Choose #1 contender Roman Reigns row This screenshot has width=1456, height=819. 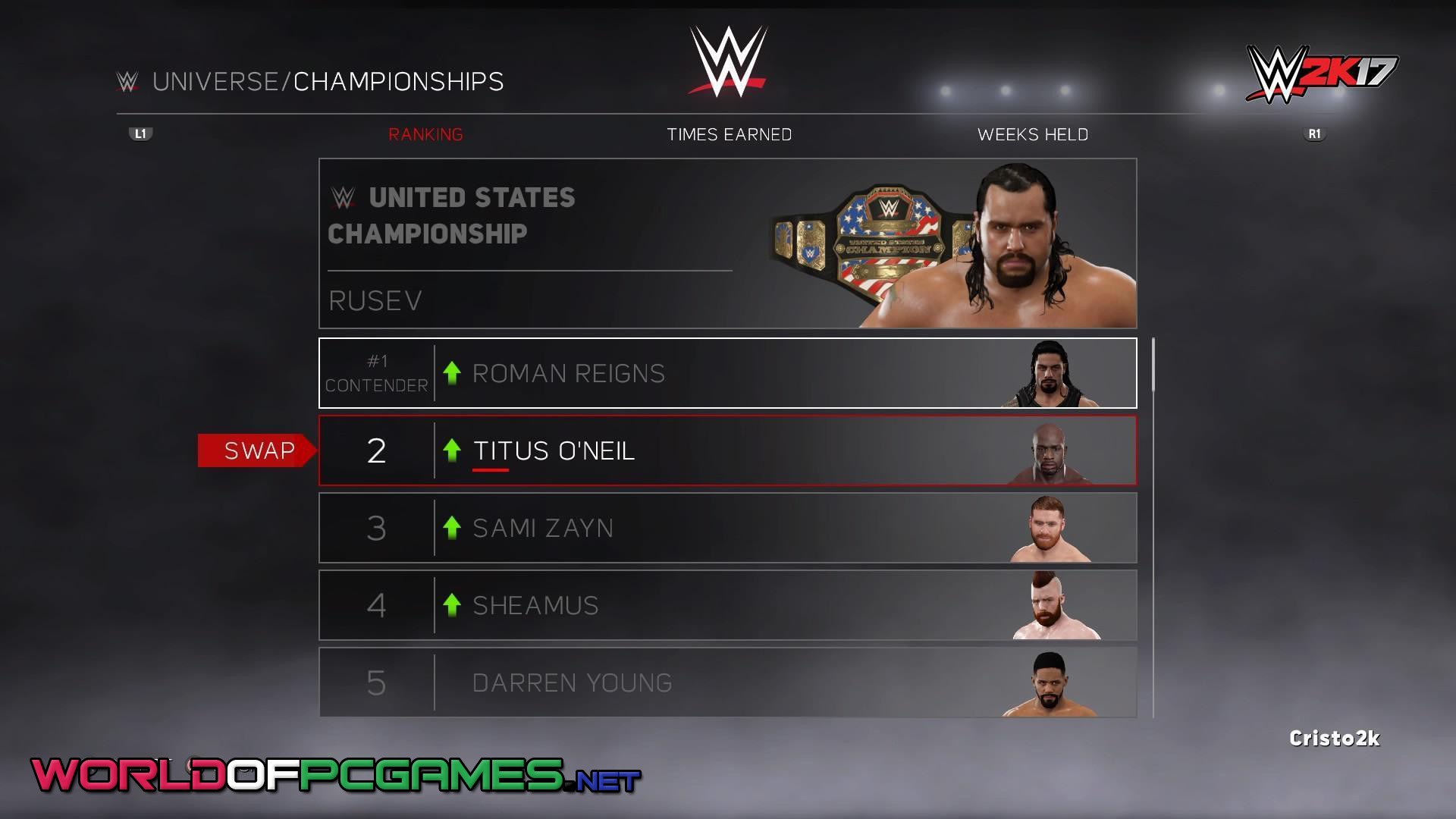click(727, 373)
